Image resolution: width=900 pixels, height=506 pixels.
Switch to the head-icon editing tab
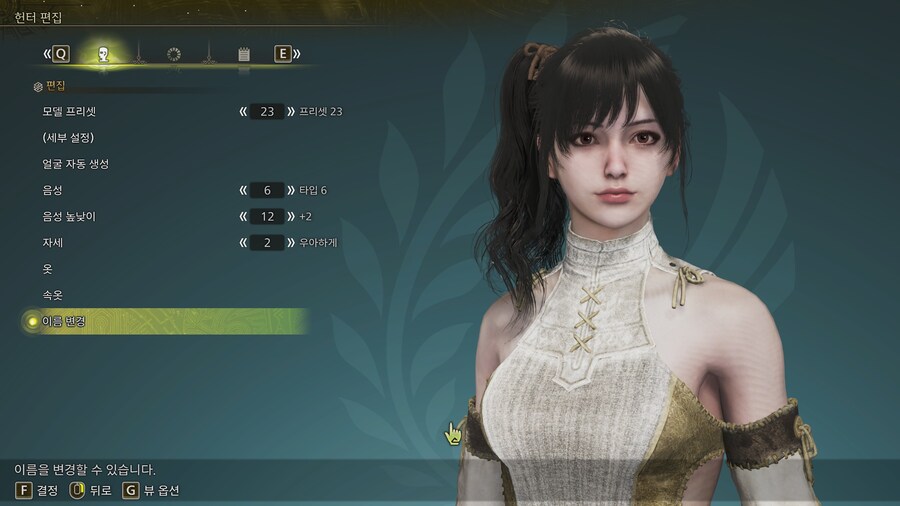tap(103, 54)
